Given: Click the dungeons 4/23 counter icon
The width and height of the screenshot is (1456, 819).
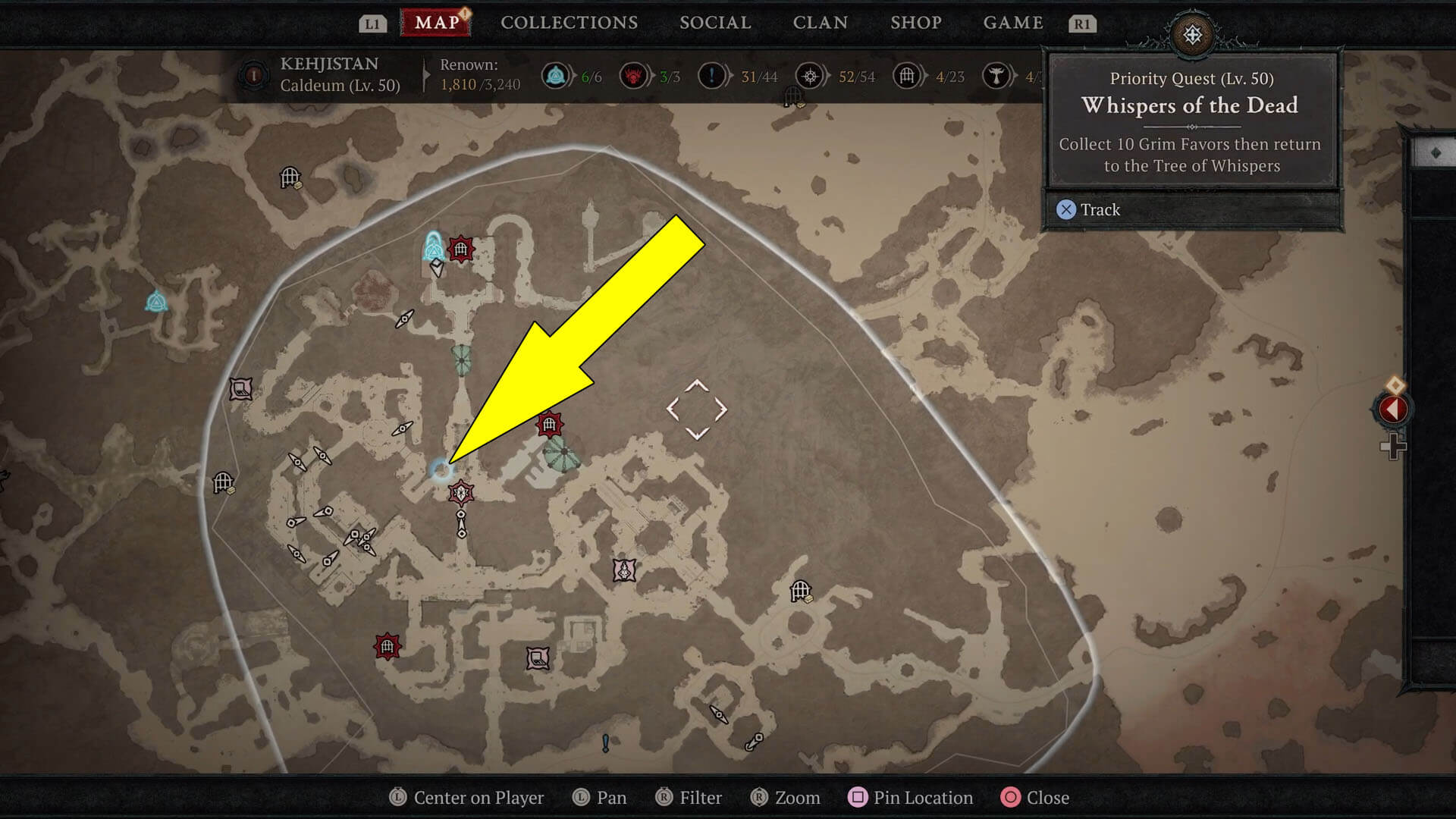Looking at the screenshot, I should click(x=907, y=76).
